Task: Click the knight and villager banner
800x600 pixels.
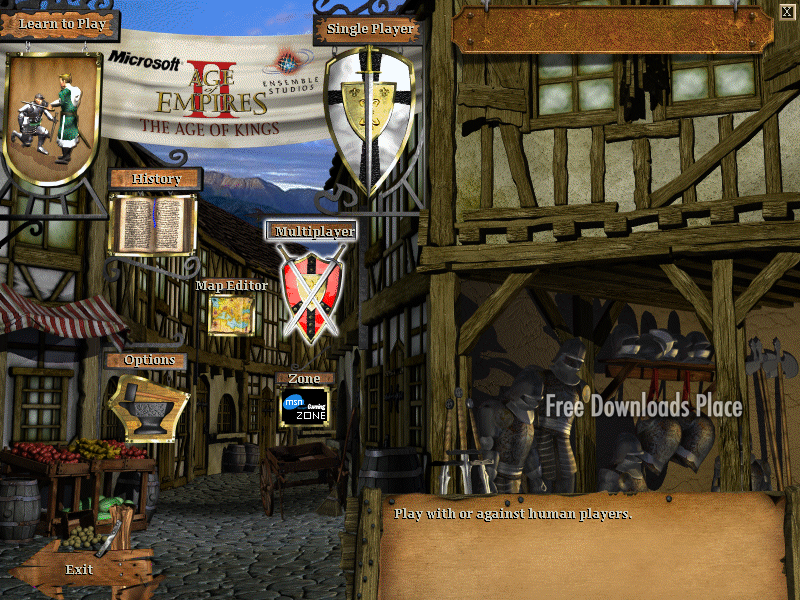Action: (x=53, y=118)
